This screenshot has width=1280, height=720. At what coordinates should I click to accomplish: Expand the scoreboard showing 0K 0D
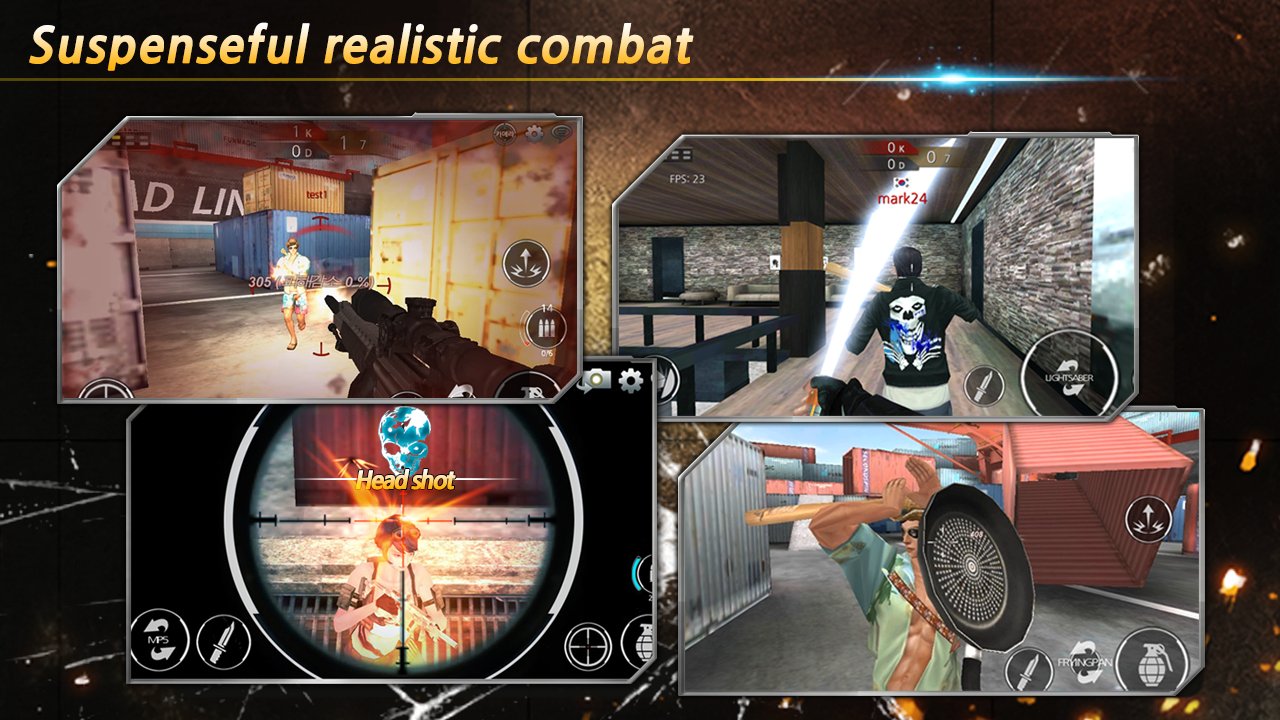[x=896, y=155]
